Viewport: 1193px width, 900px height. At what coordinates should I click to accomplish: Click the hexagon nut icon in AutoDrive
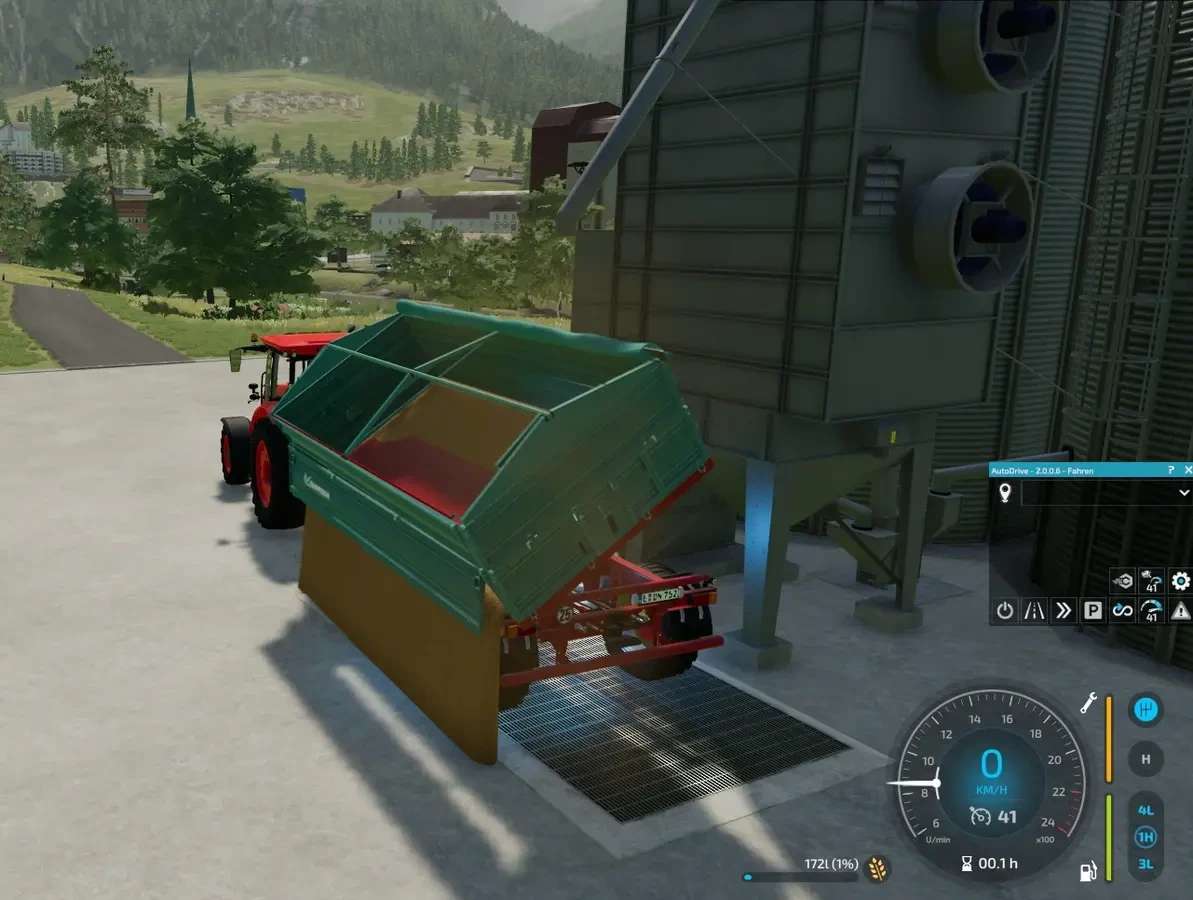1122,581
